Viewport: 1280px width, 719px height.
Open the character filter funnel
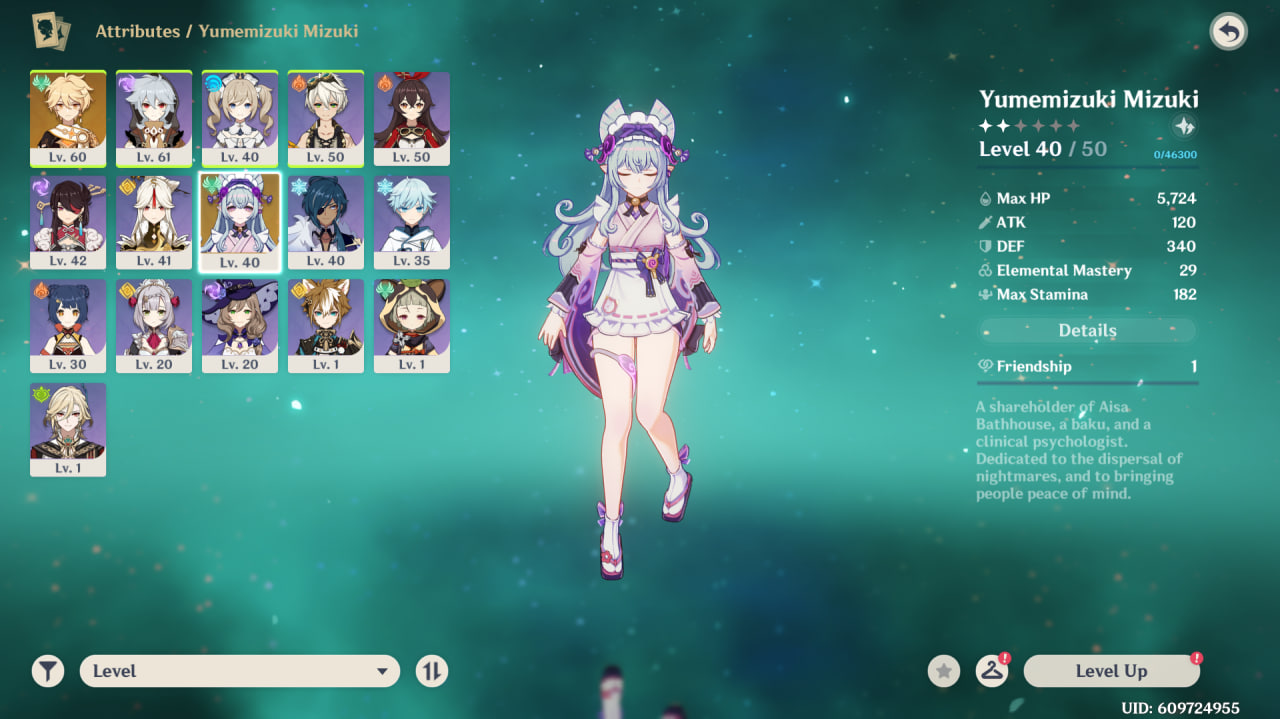(47, 671)
